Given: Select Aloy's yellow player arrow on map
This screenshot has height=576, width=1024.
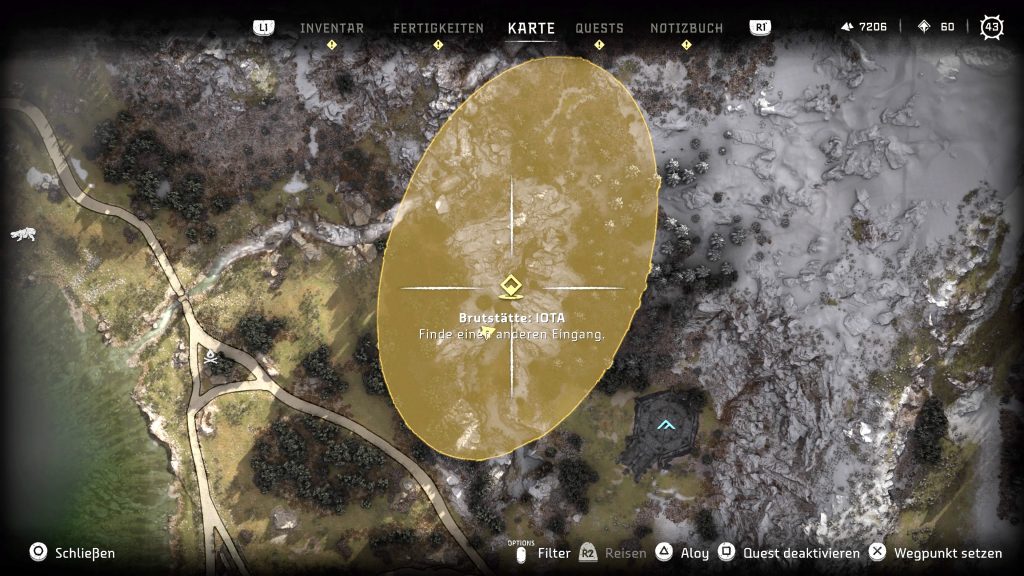Looking at the screenshot, I should [x=489, y=331].
